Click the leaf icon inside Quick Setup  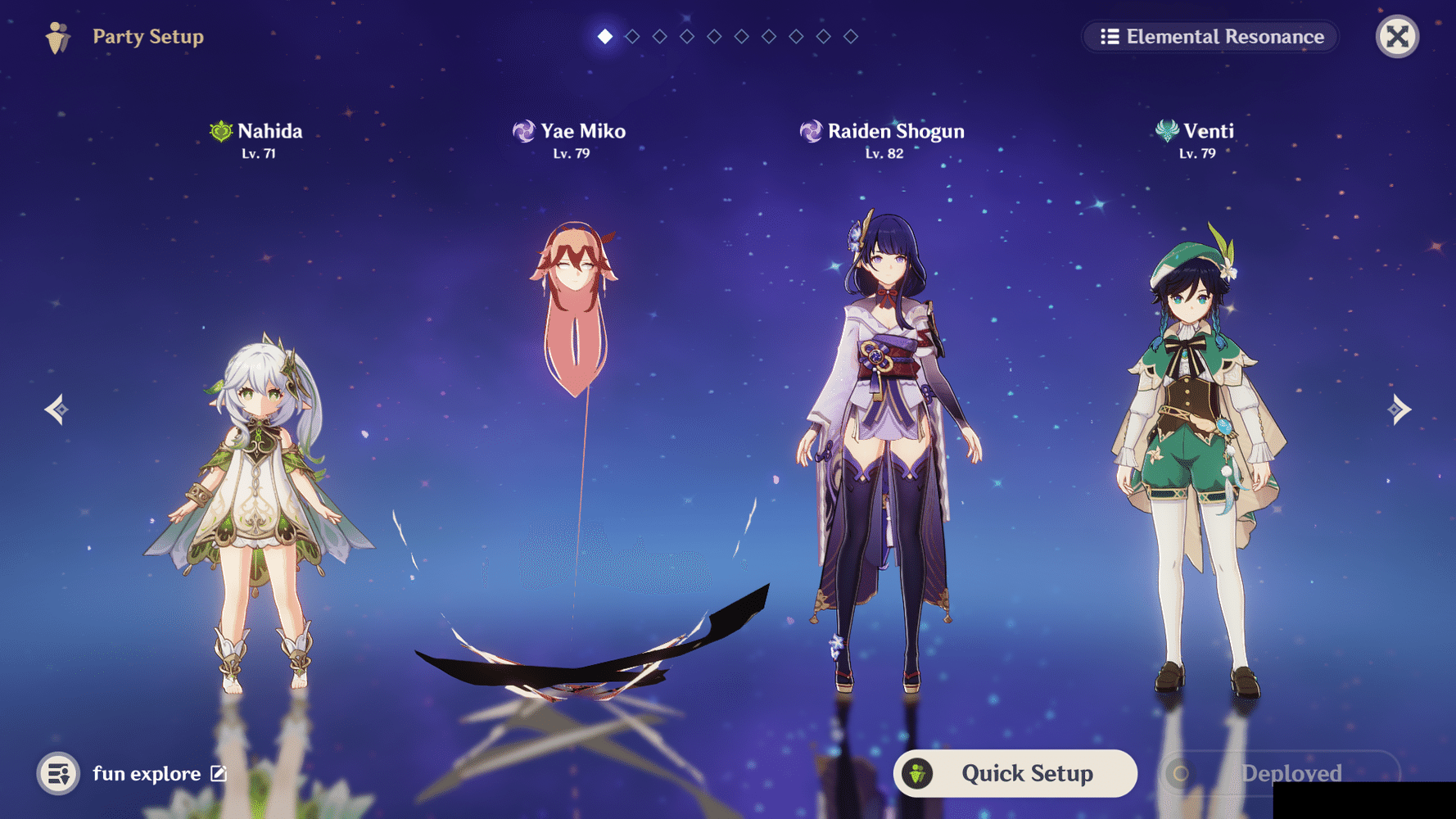tap(919, 772)
